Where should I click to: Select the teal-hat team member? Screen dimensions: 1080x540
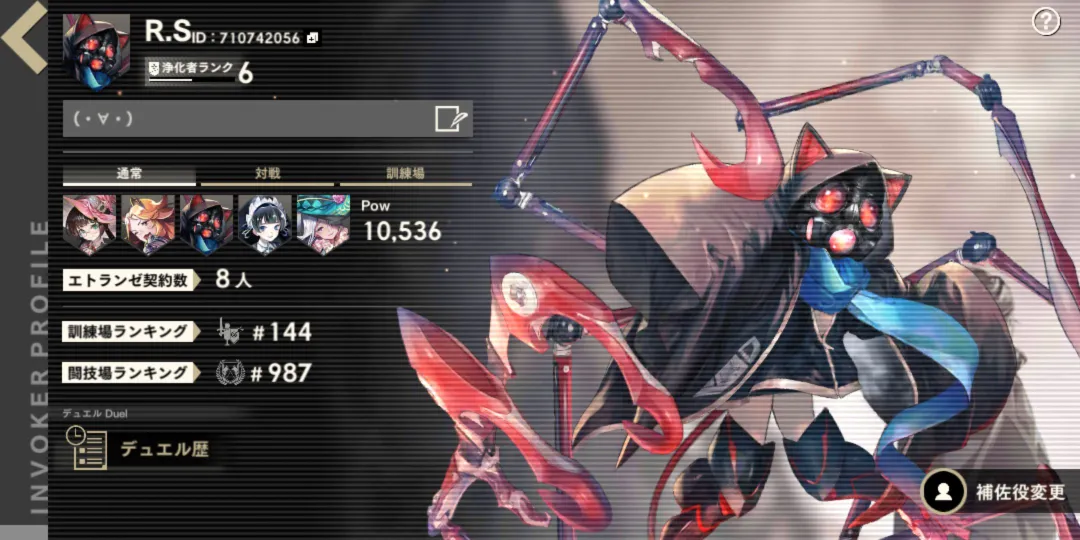[x=324, y=224]
